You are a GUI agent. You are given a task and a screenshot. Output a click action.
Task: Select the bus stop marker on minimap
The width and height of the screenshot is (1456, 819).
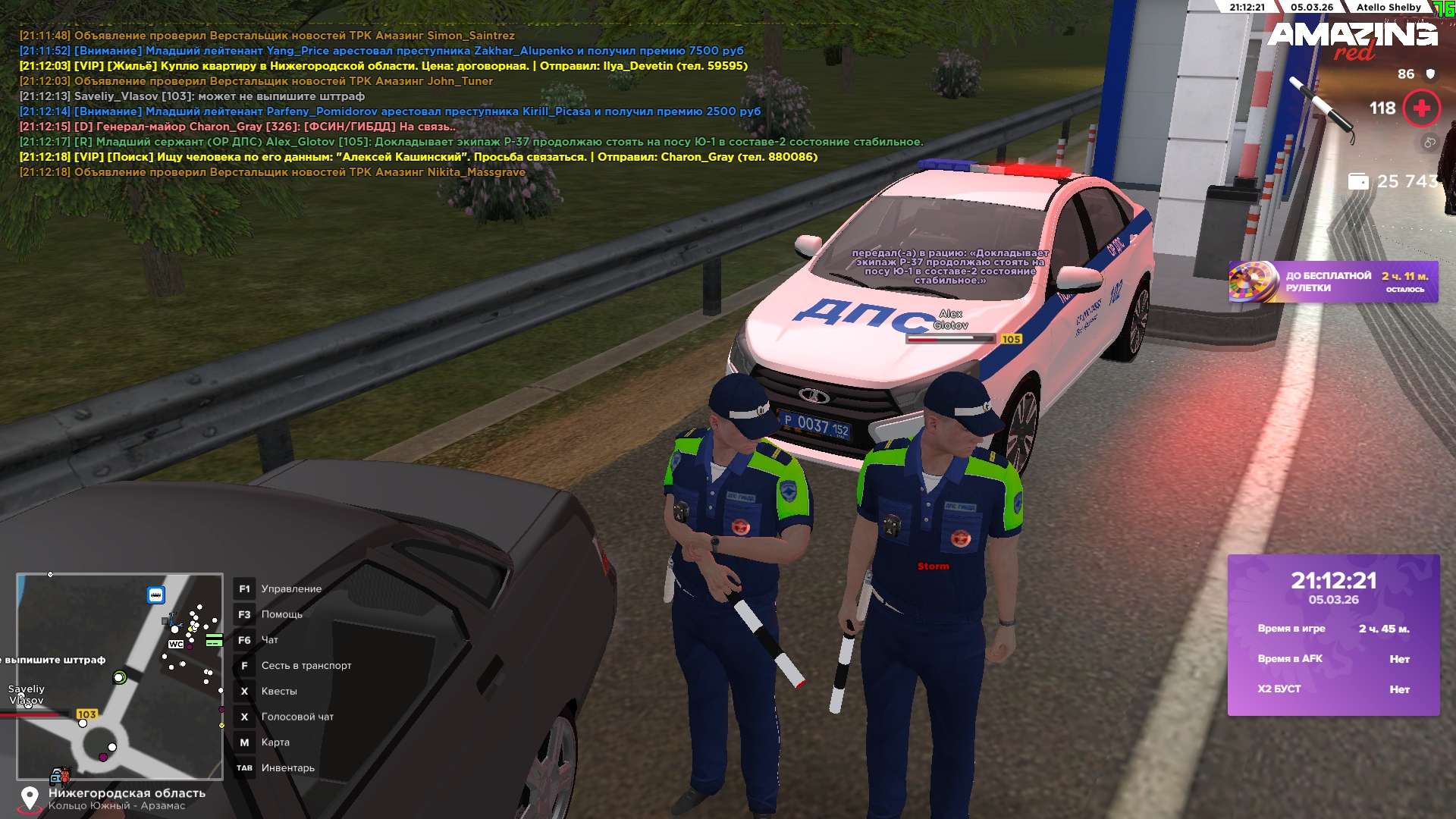155,595
